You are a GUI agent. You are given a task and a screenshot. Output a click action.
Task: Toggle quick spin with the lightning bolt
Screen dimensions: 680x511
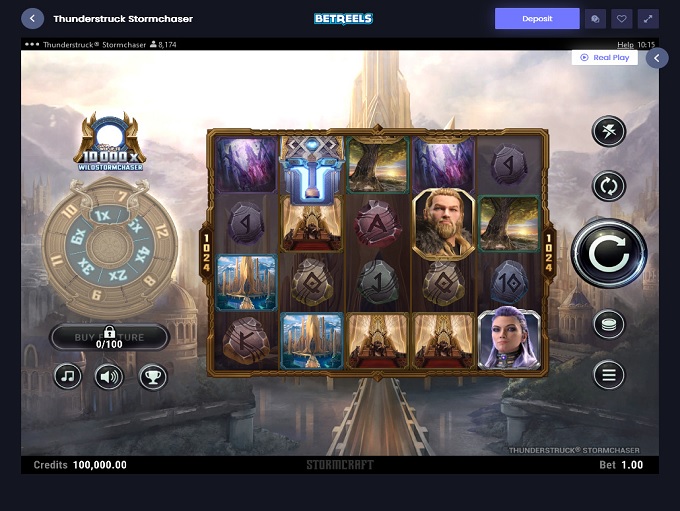point(608,131)
